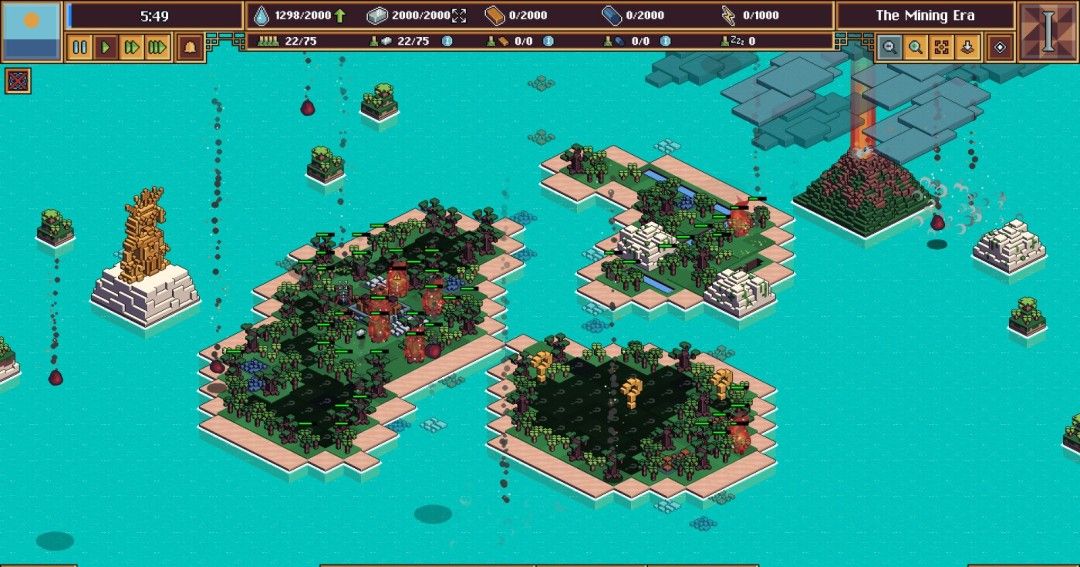The image size is (1080, 567).
Task: Switch to triple fast-forward speed
Action: pyautogui.click(x=157, y=47)
